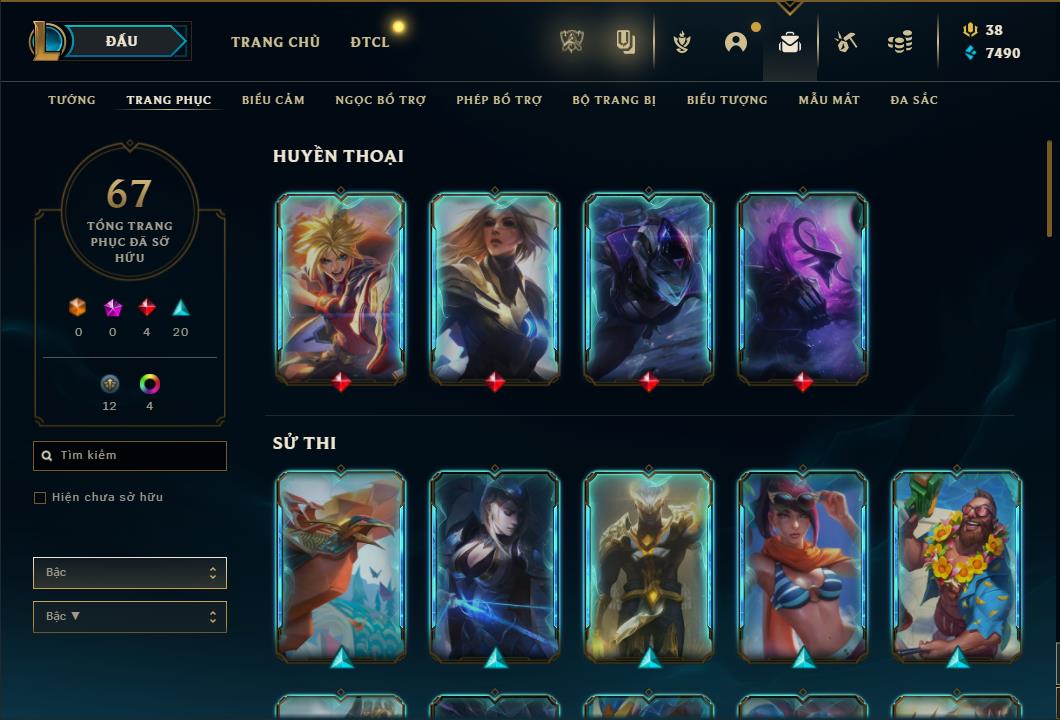The image size is (1060, 720).
Task: Click the ĐẤU play button
Action: 122,41
